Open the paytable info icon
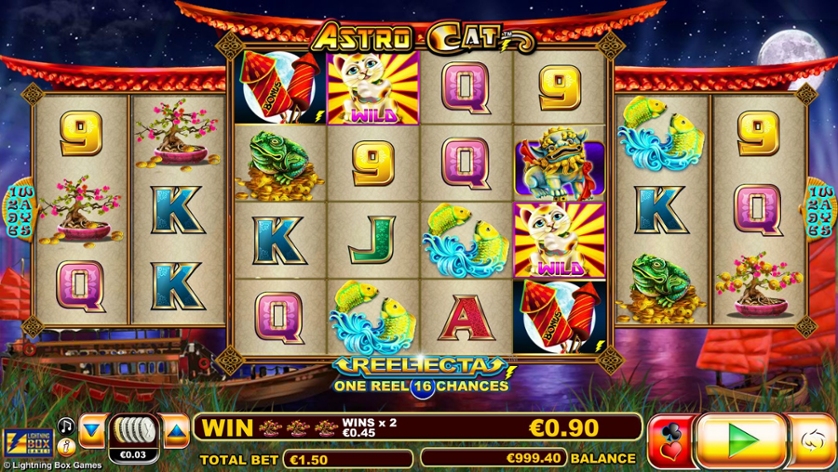Screen dimensions: 838x472 [x=66, y=446]
